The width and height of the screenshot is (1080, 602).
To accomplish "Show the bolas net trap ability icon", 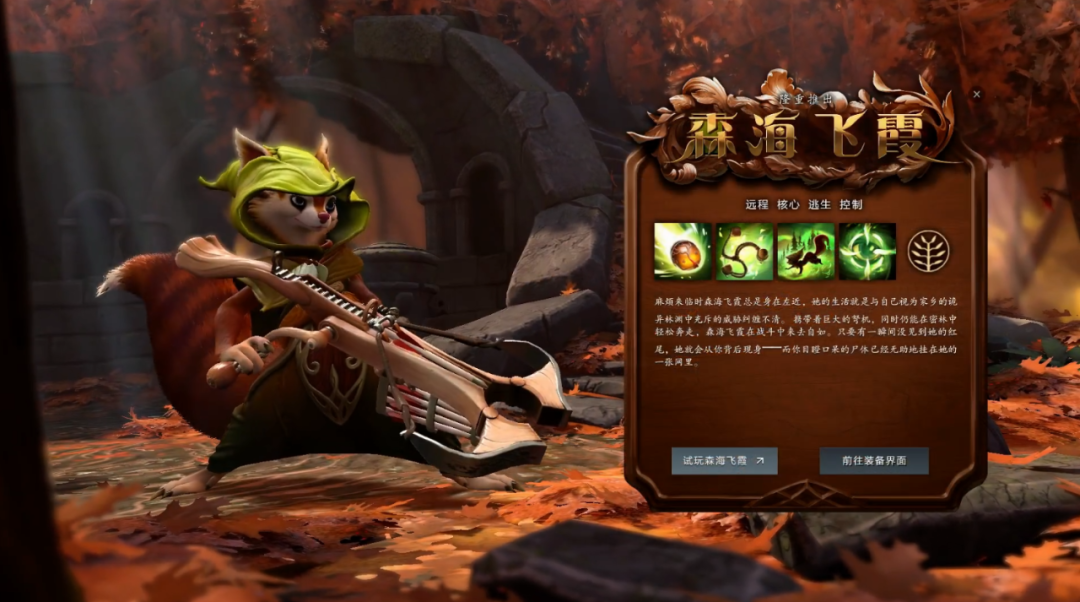I will [x=745, y=251].
